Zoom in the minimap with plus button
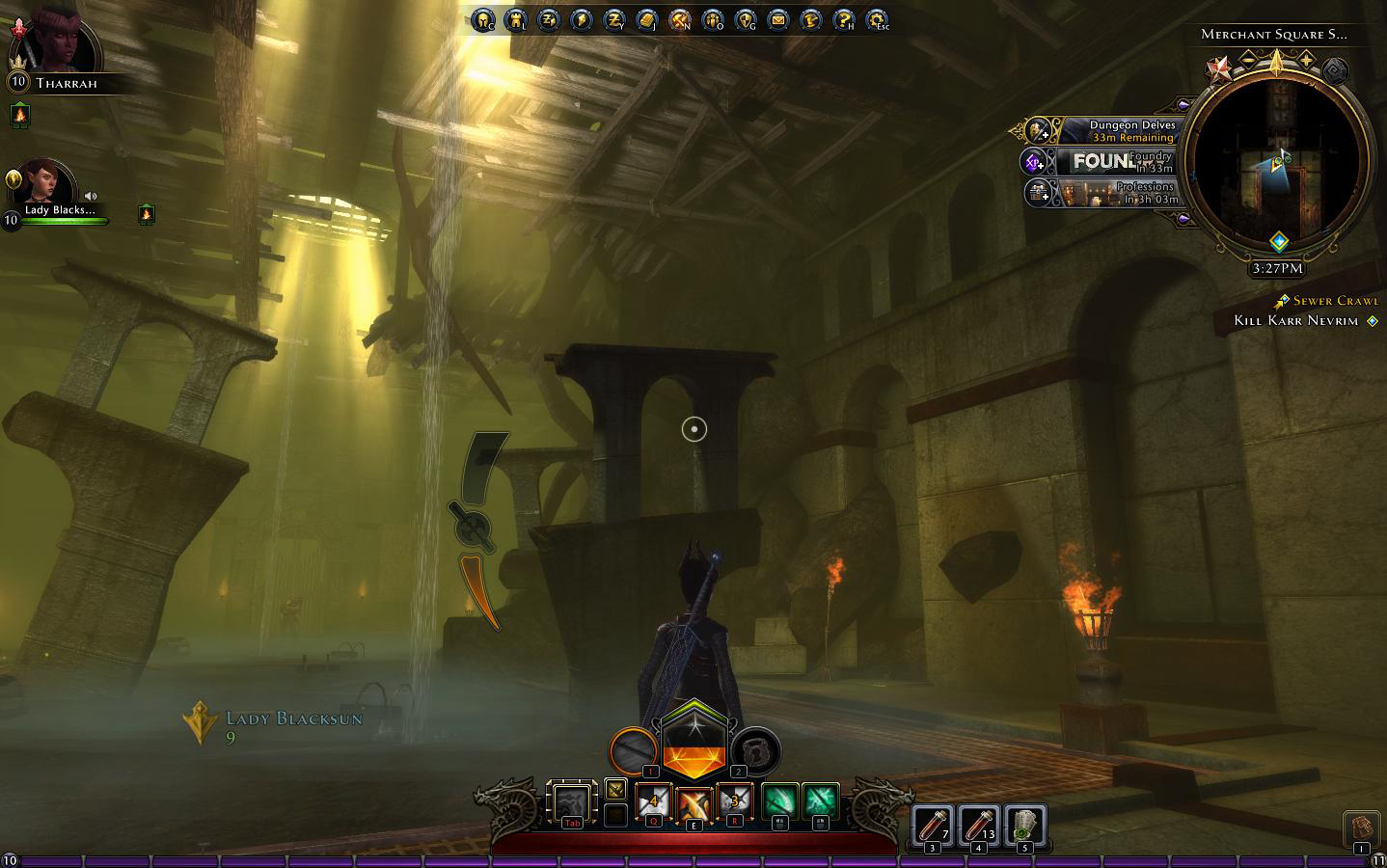The image size is (1387, 868). pyautogui.click(x=1307, y=60)
